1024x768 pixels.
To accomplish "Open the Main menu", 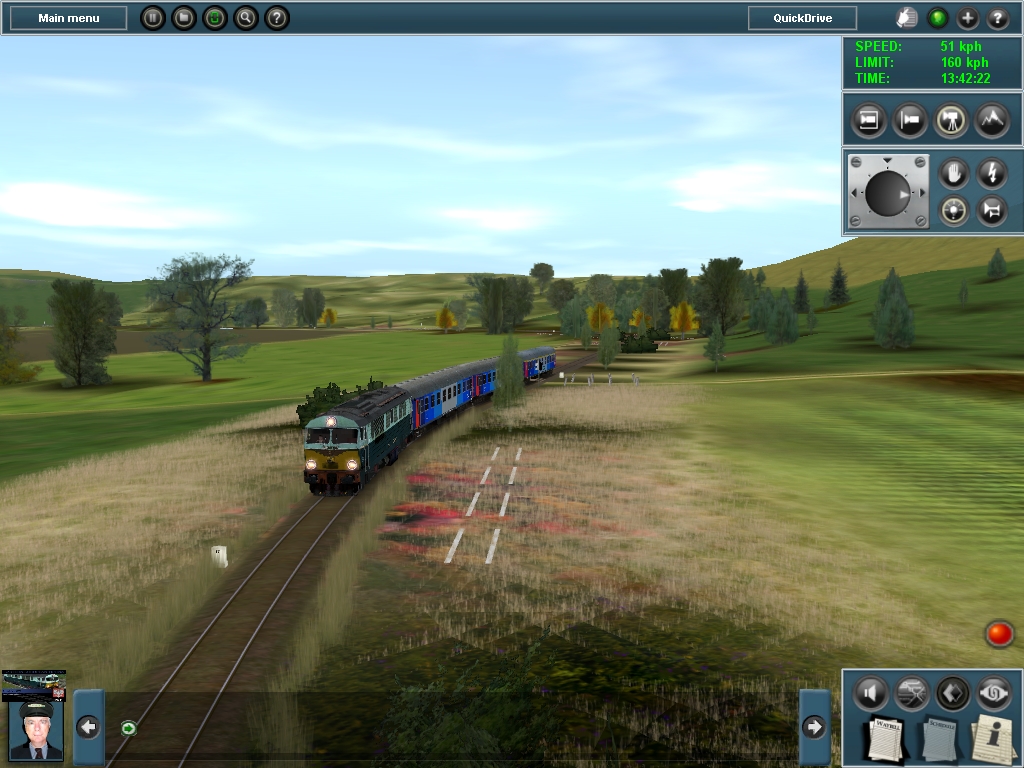I will pos(69,18).
